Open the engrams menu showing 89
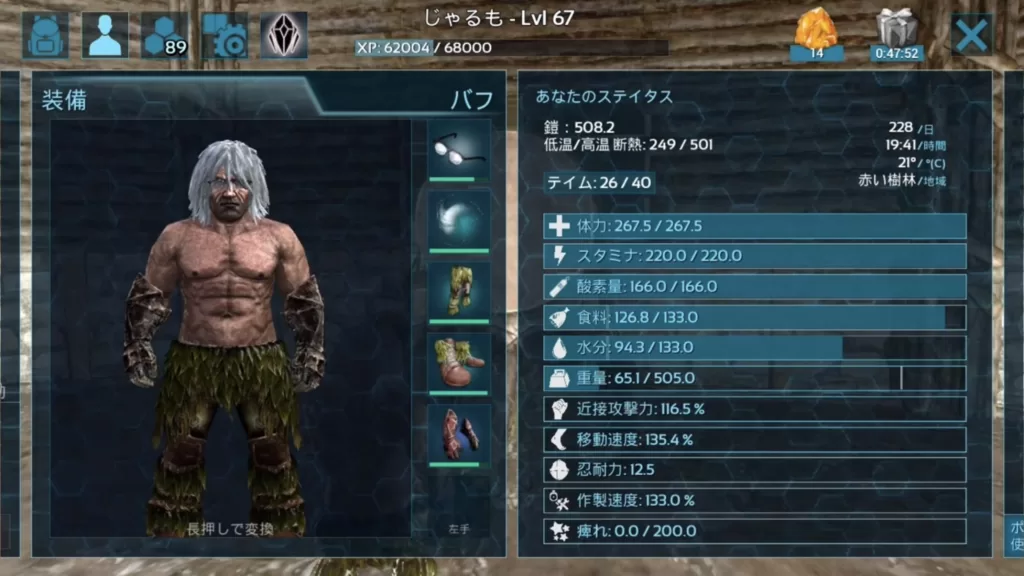The height and width of the screenshot is (576, 1024). [165, 36]
